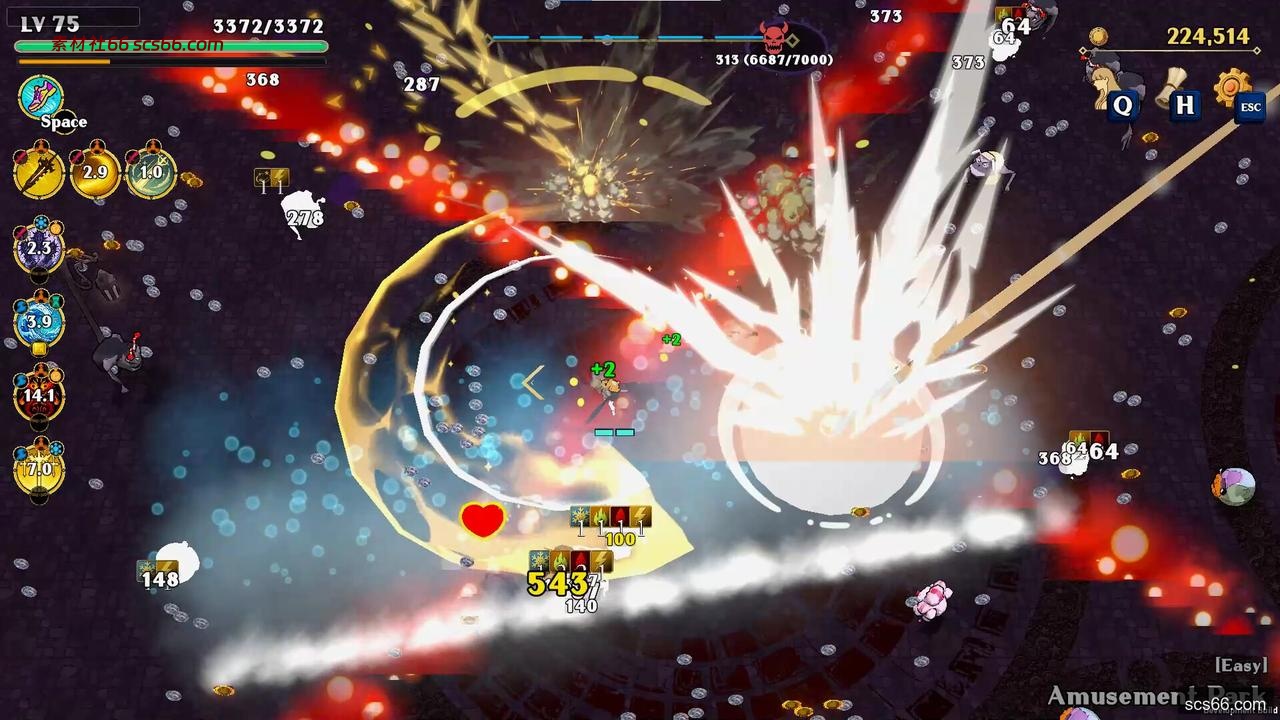This screenshot has height=720, width=1280.
Task: Click the player health bar 3372/3372
Action: pyautogui.click(x=170, y=46)
